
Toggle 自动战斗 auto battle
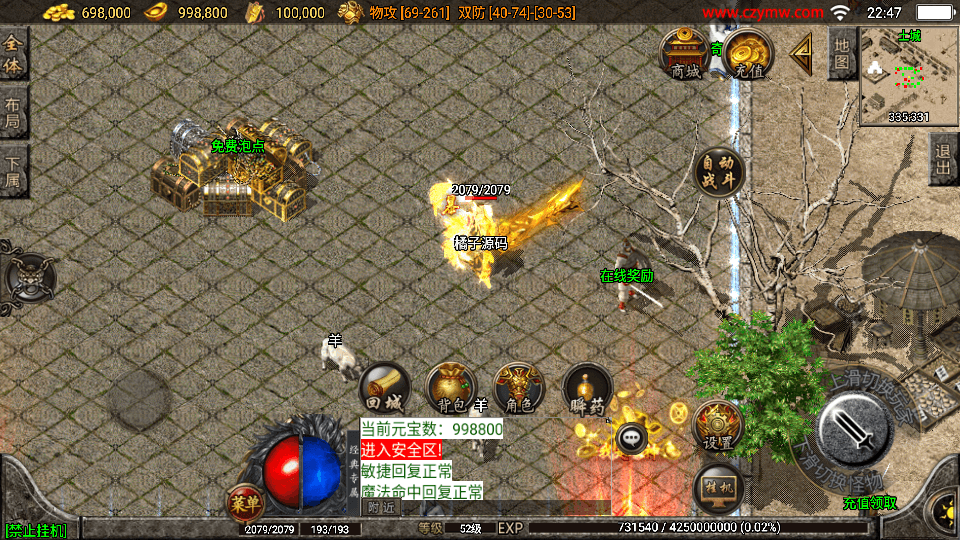pyautogui.click(x=718, y=172)
